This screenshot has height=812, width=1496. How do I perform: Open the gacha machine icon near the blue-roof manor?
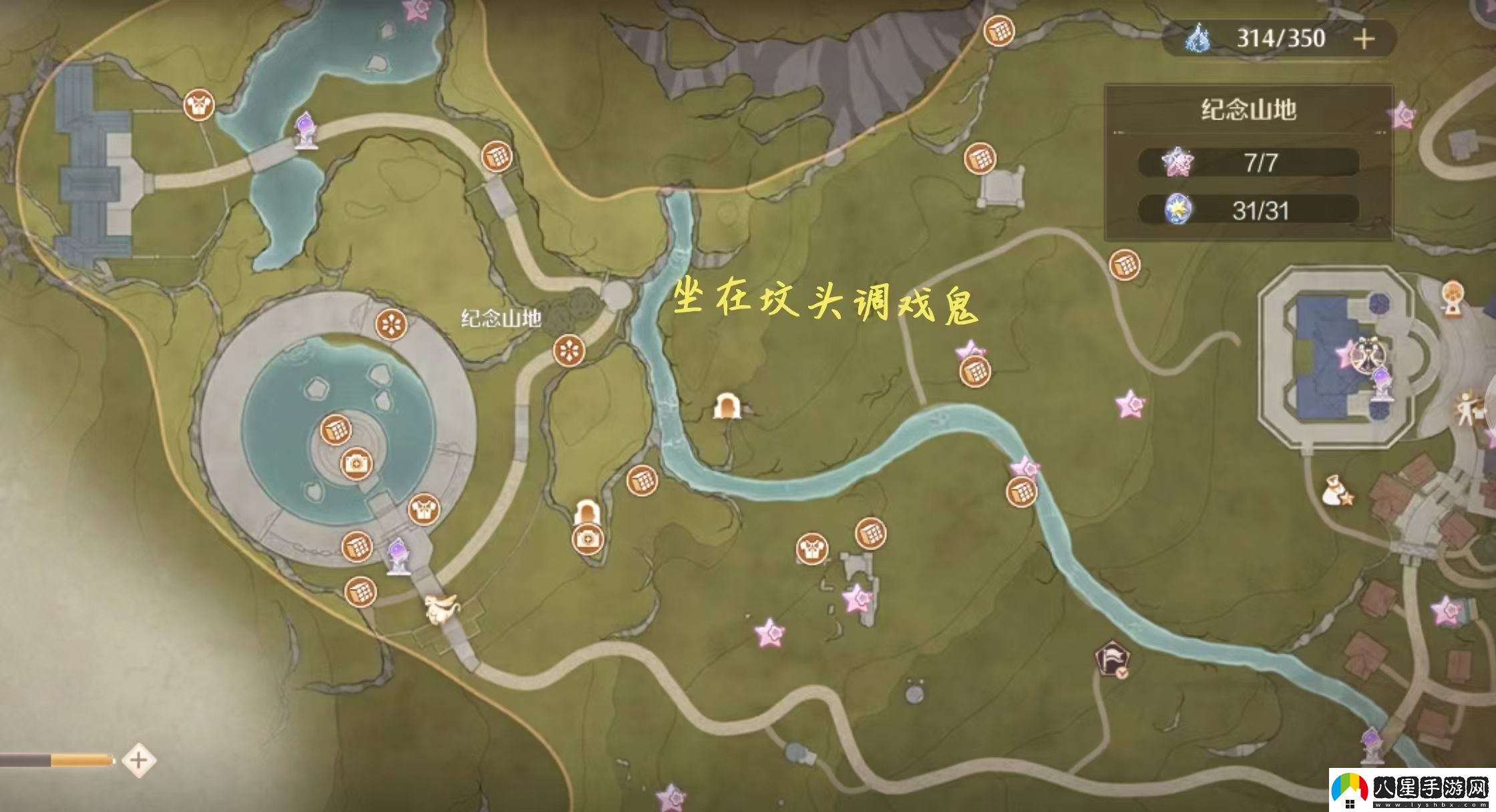click(1453, 294)
